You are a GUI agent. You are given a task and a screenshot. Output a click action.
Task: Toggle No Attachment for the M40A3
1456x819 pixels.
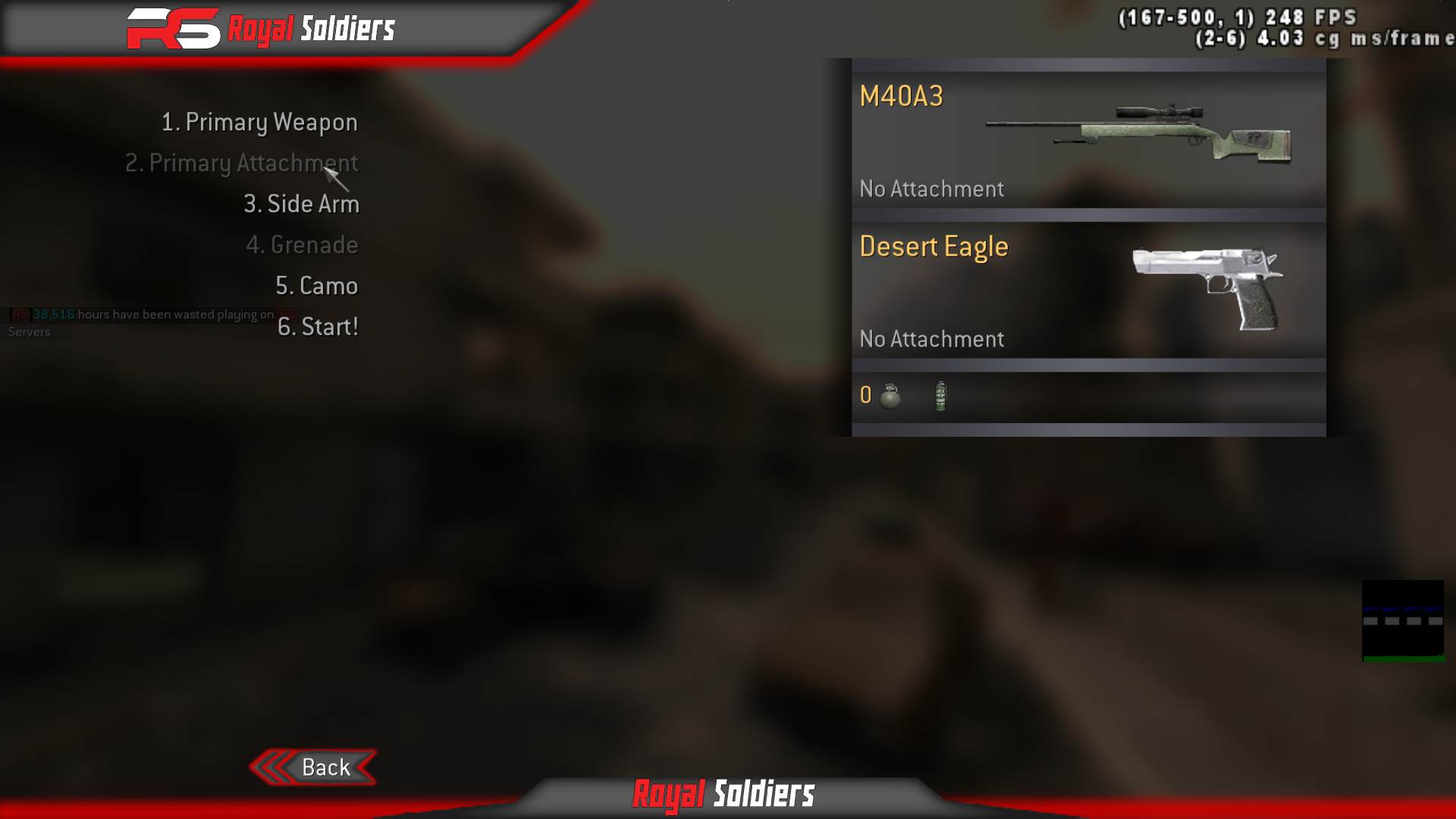tap(932, 189)
